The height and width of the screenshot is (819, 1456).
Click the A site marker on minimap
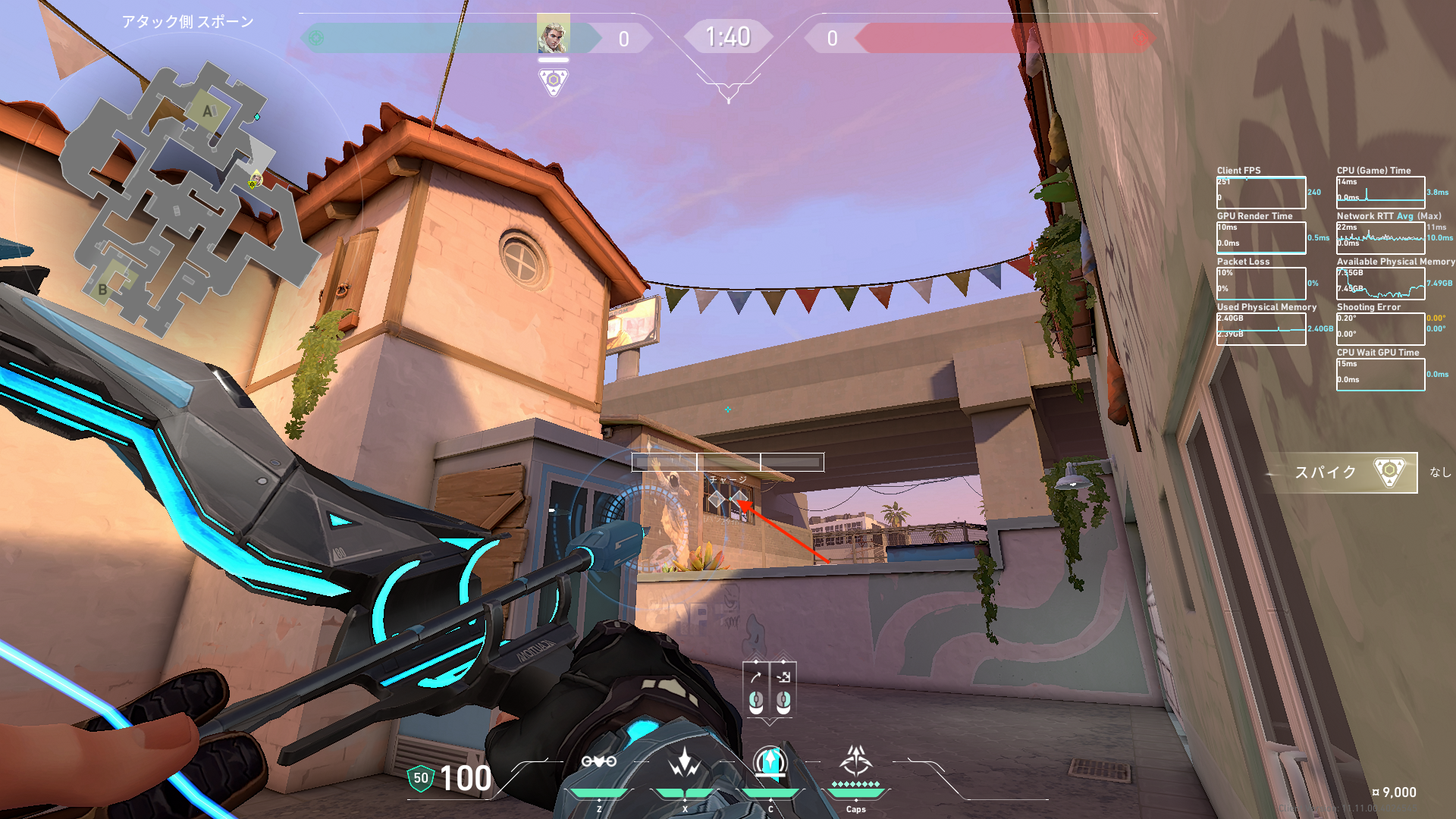pyautogui.click(x=207, y=111)
